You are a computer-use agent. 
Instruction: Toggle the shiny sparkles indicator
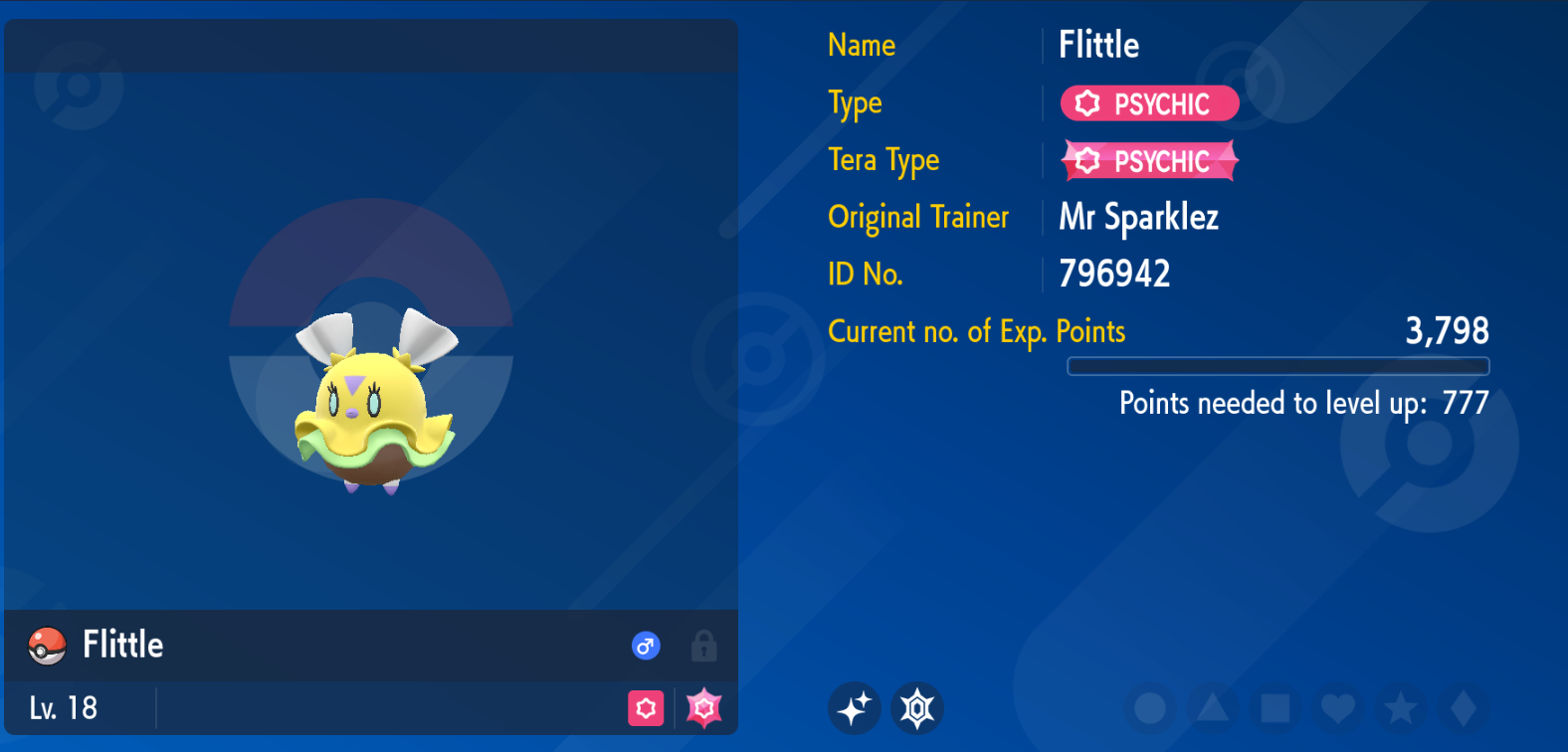[855, 708]
